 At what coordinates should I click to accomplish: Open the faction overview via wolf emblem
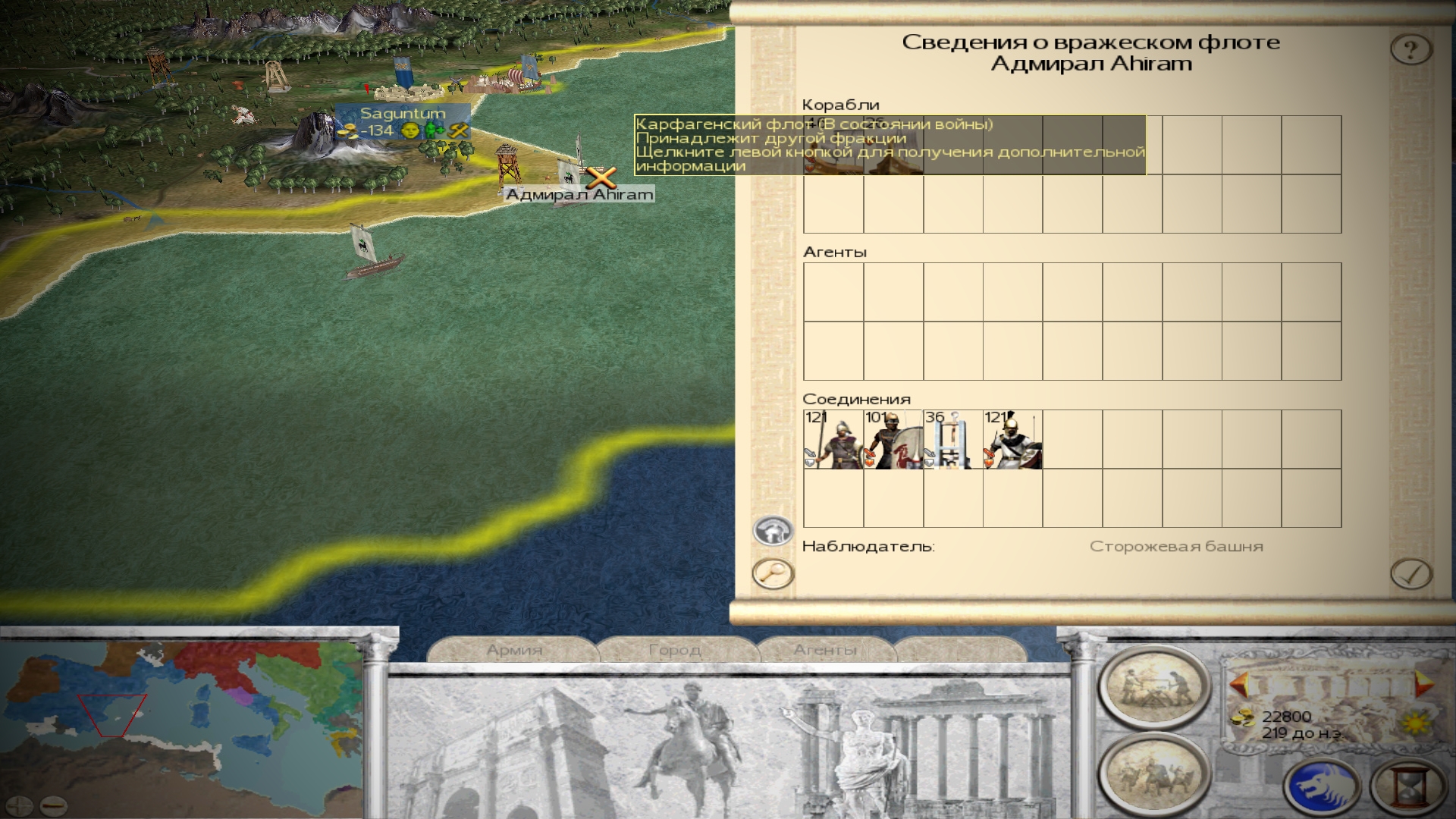coord(1321,787)
